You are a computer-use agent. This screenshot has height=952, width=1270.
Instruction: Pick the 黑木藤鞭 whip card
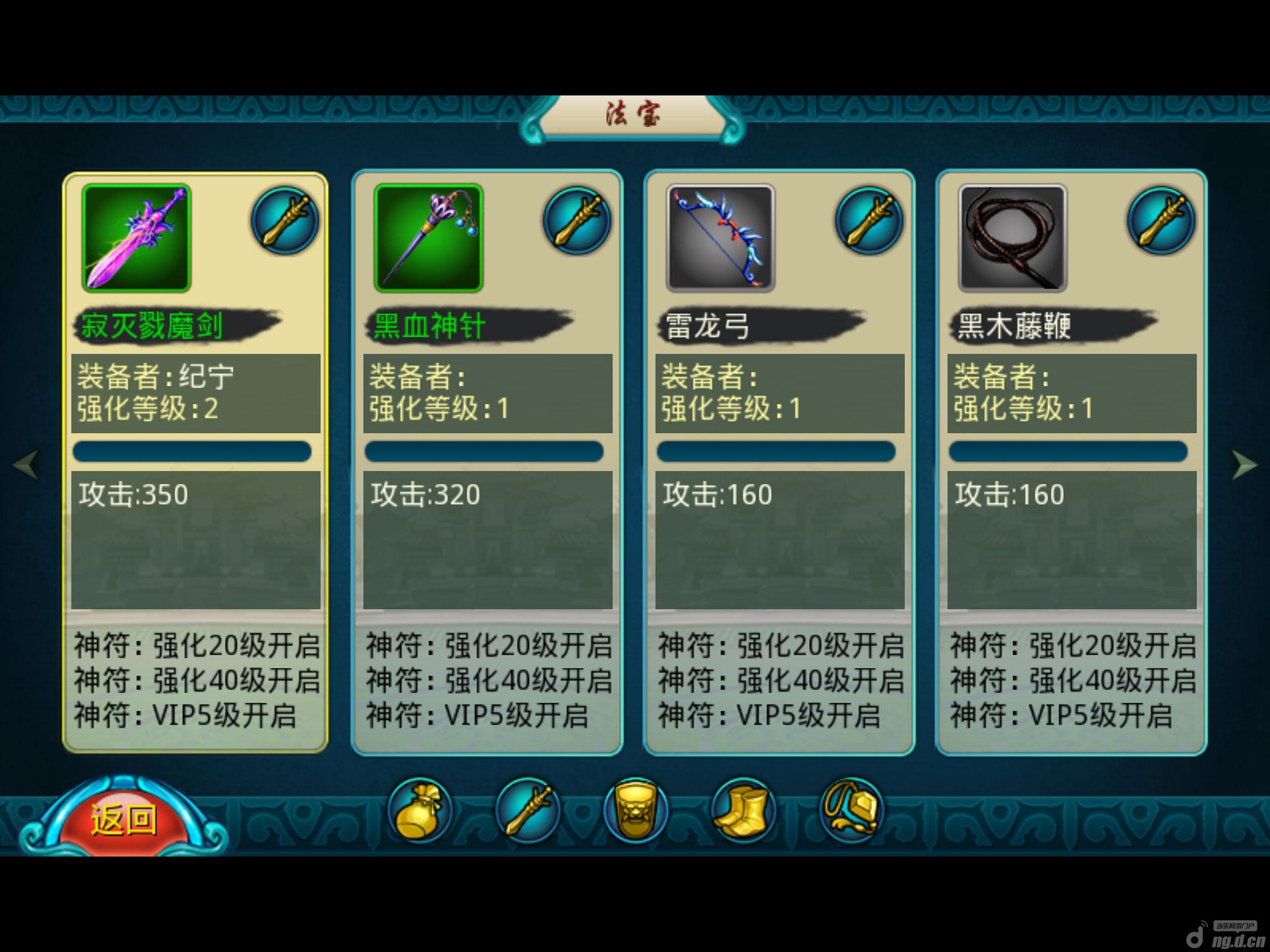point(1072,462)
